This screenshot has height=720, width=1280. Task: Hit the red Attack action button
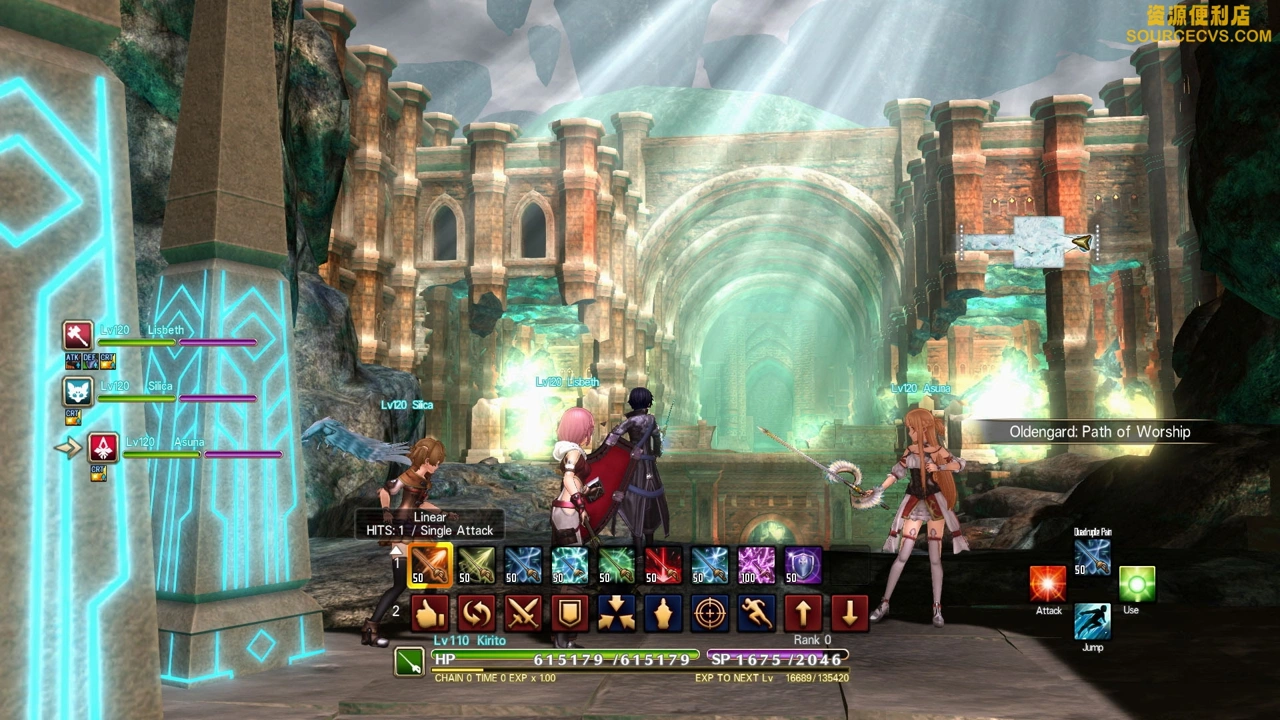[x=1048, y=584]
